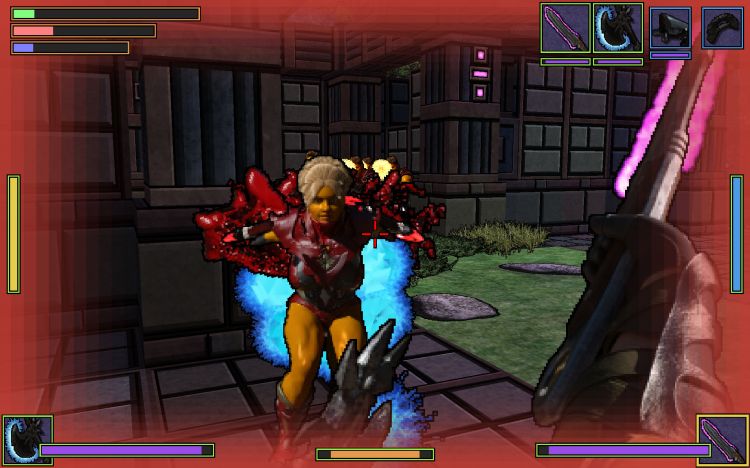Click the right-hand equipped sword icon

point(722,441)
